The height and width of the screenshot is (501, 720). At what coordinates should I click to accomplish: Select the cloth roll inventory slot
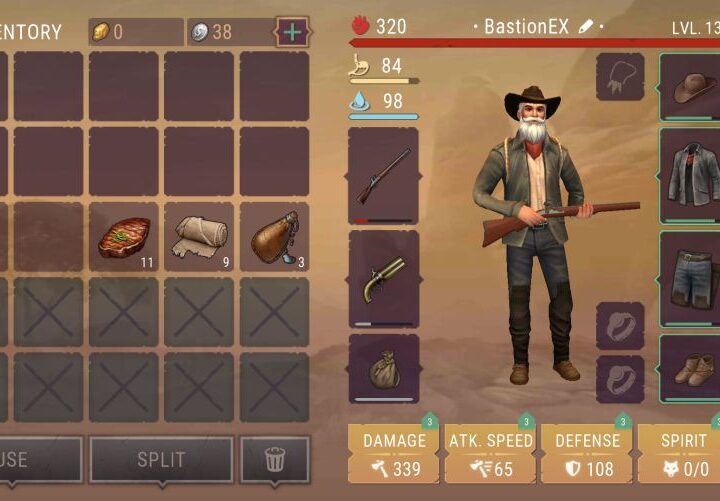[x=199, y=237]
